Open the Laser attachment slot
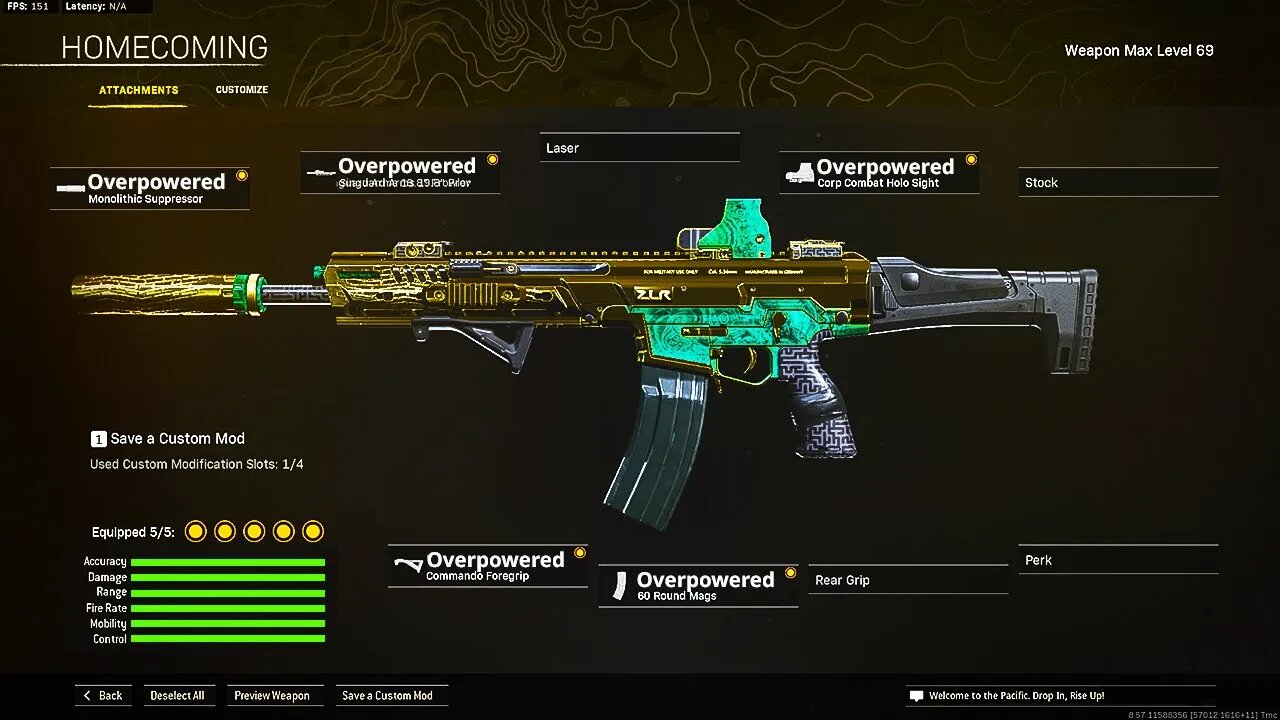This screenshot has height=720, width=1280. (x=639, y=148)
